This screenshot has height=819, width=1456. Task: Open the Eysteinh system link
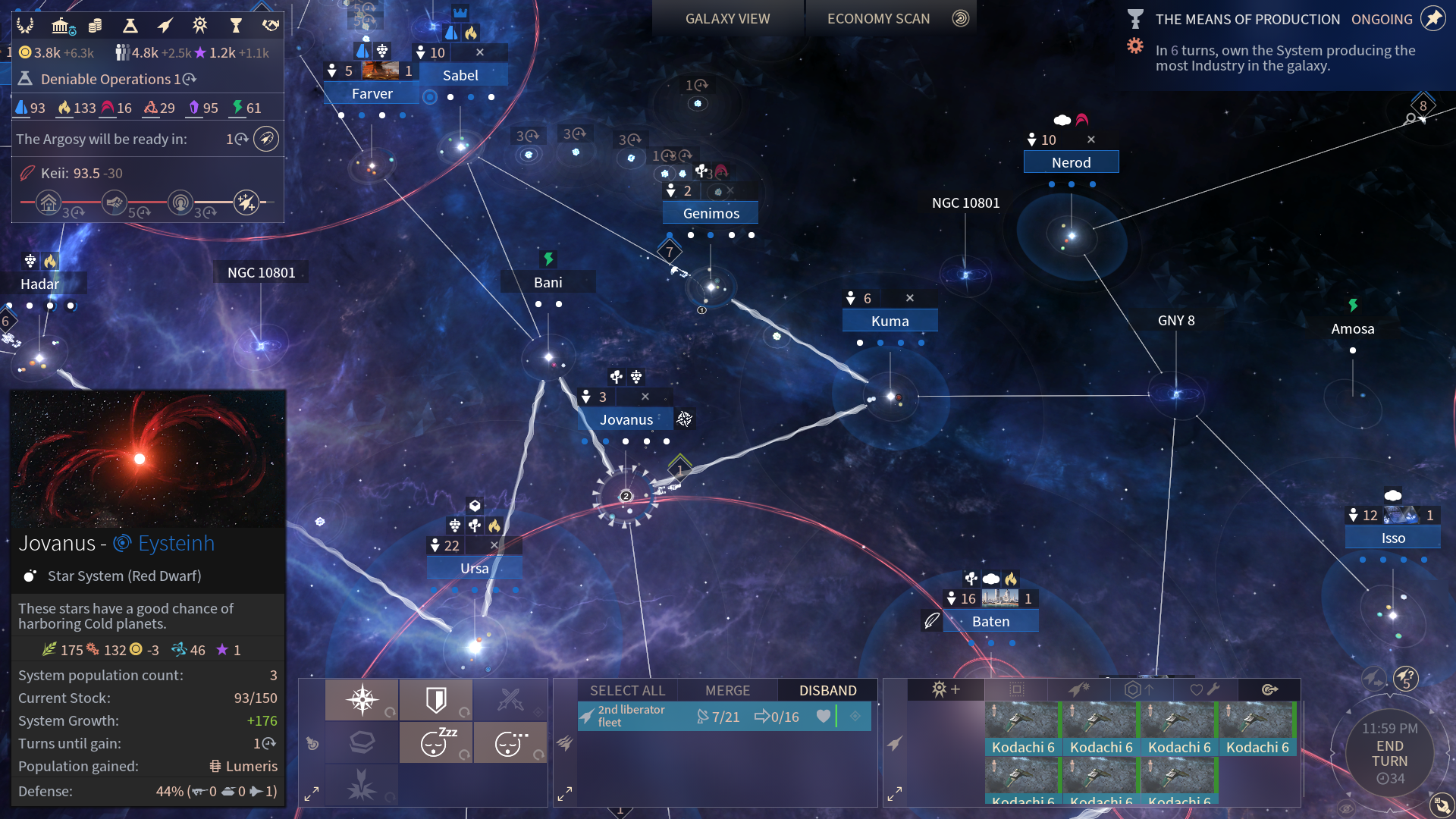(x=176, y=544)
